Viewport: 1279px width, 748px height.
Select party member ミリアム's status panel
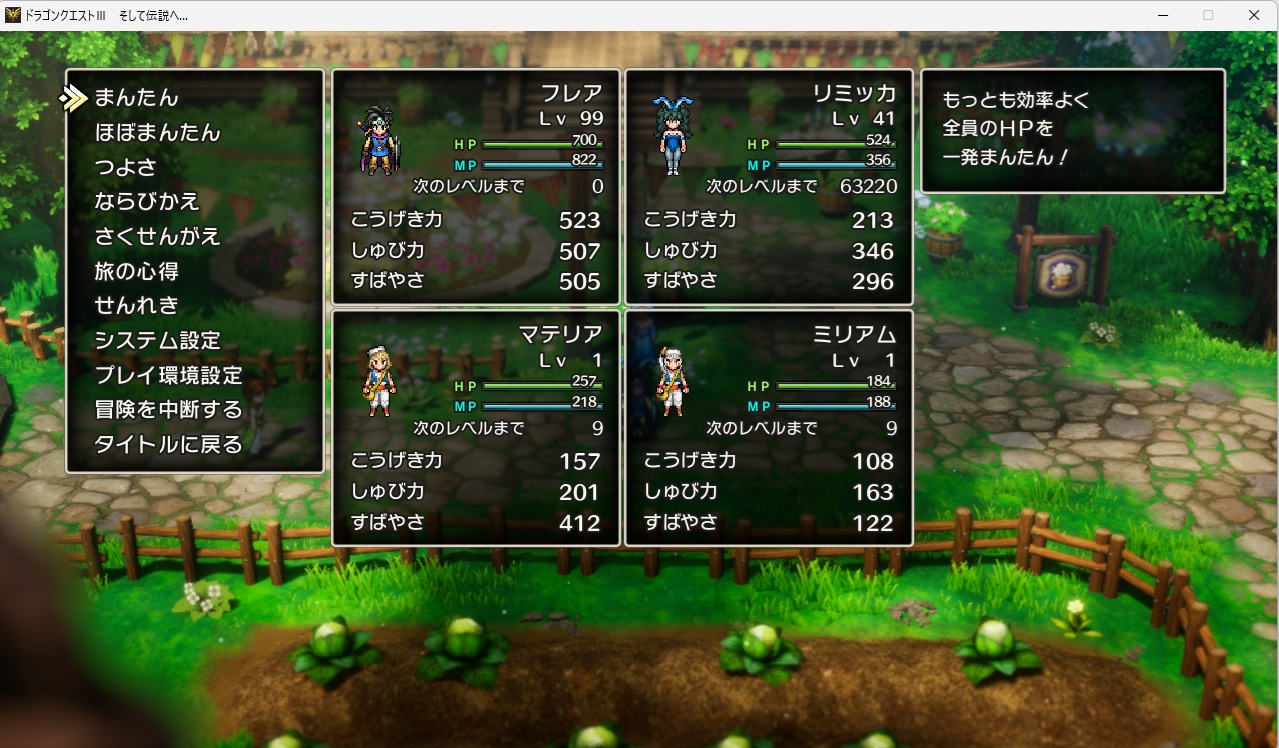pos(769,428)
